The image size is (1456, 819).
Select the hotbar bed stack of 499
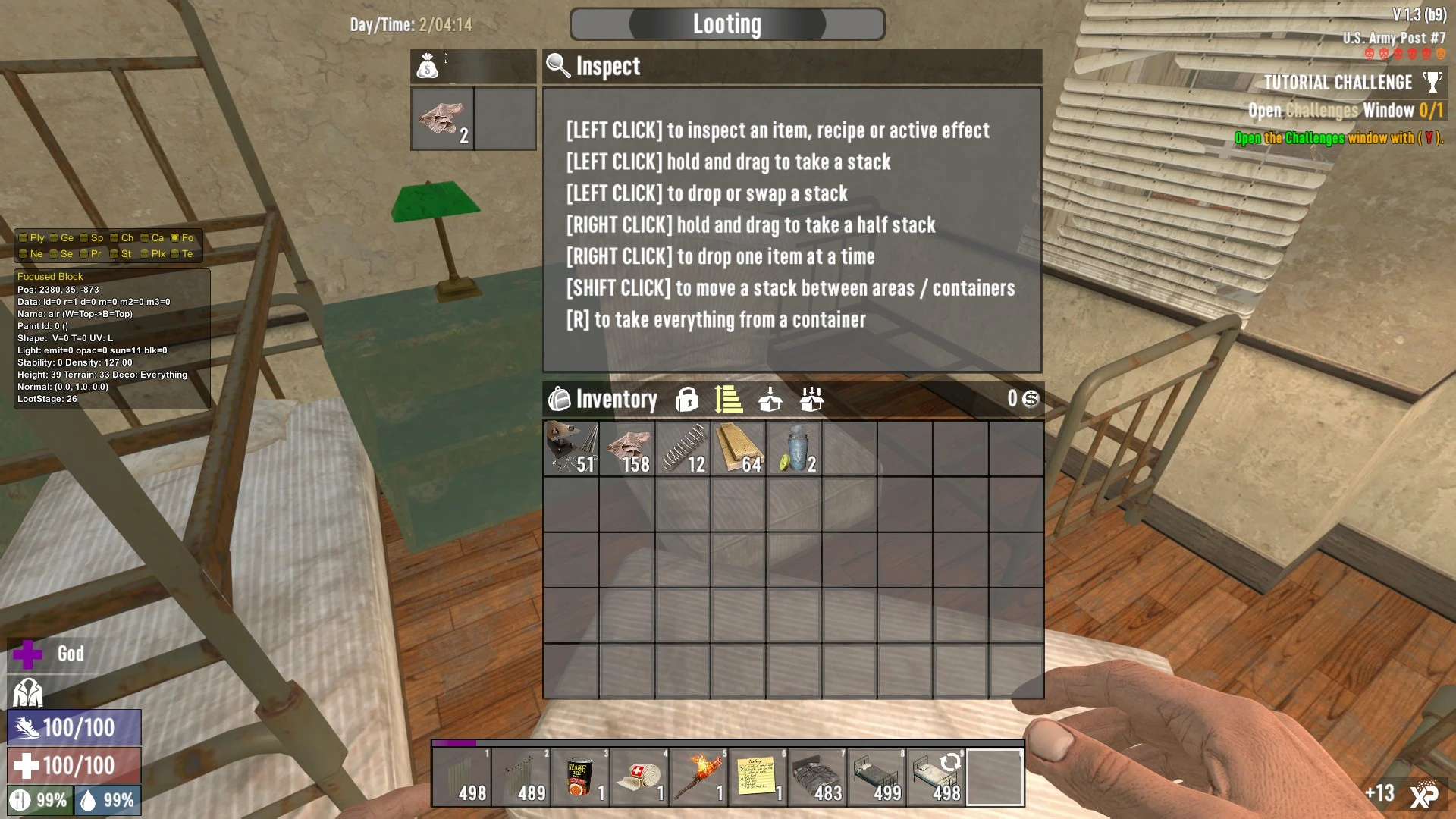point(876,777)
